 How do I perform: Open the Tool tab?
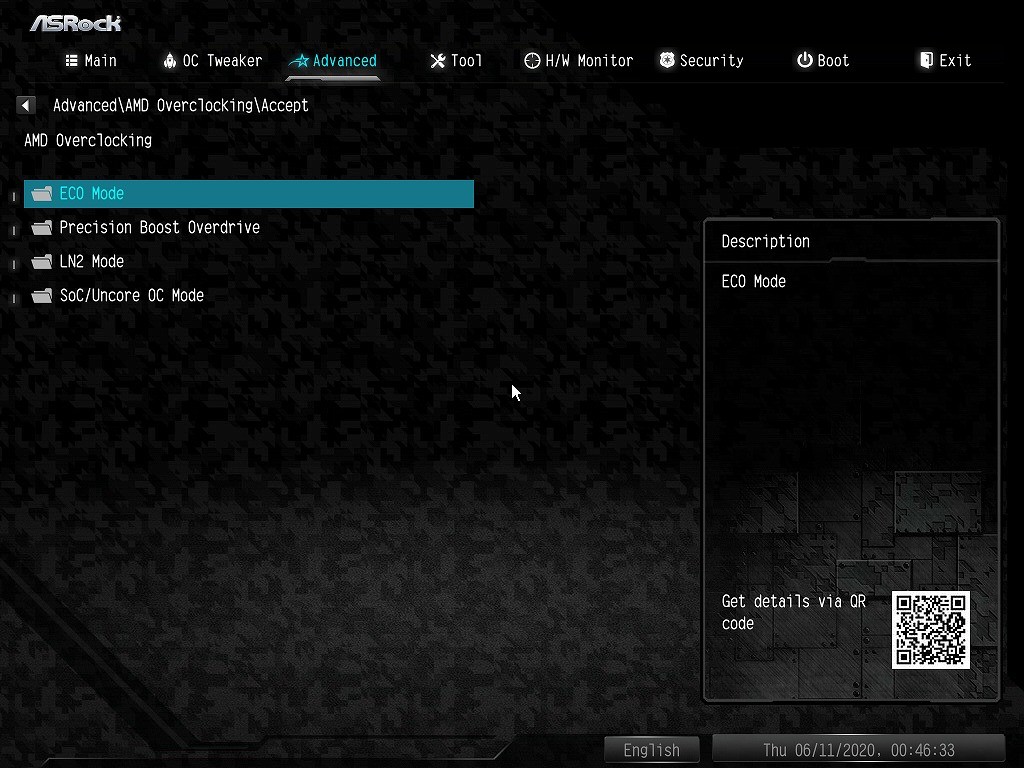point(456,61)
